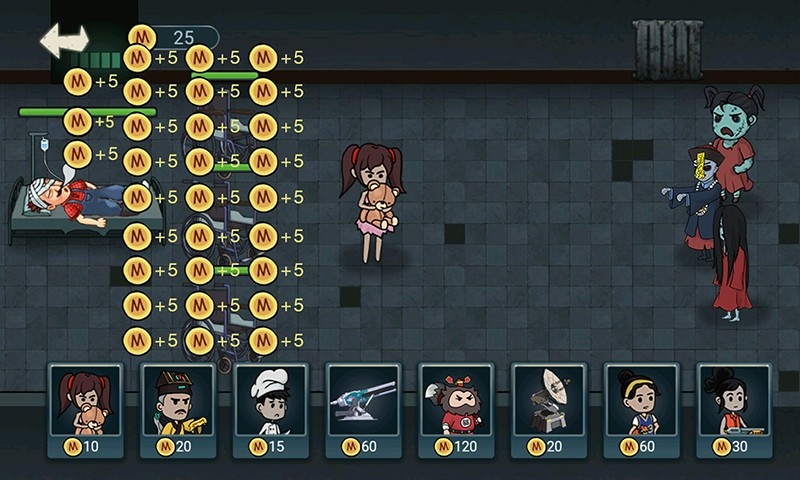Choose the black-haired girl card costing 30
Viewport: 800px width, 480px height.
(x=734, y=410)
